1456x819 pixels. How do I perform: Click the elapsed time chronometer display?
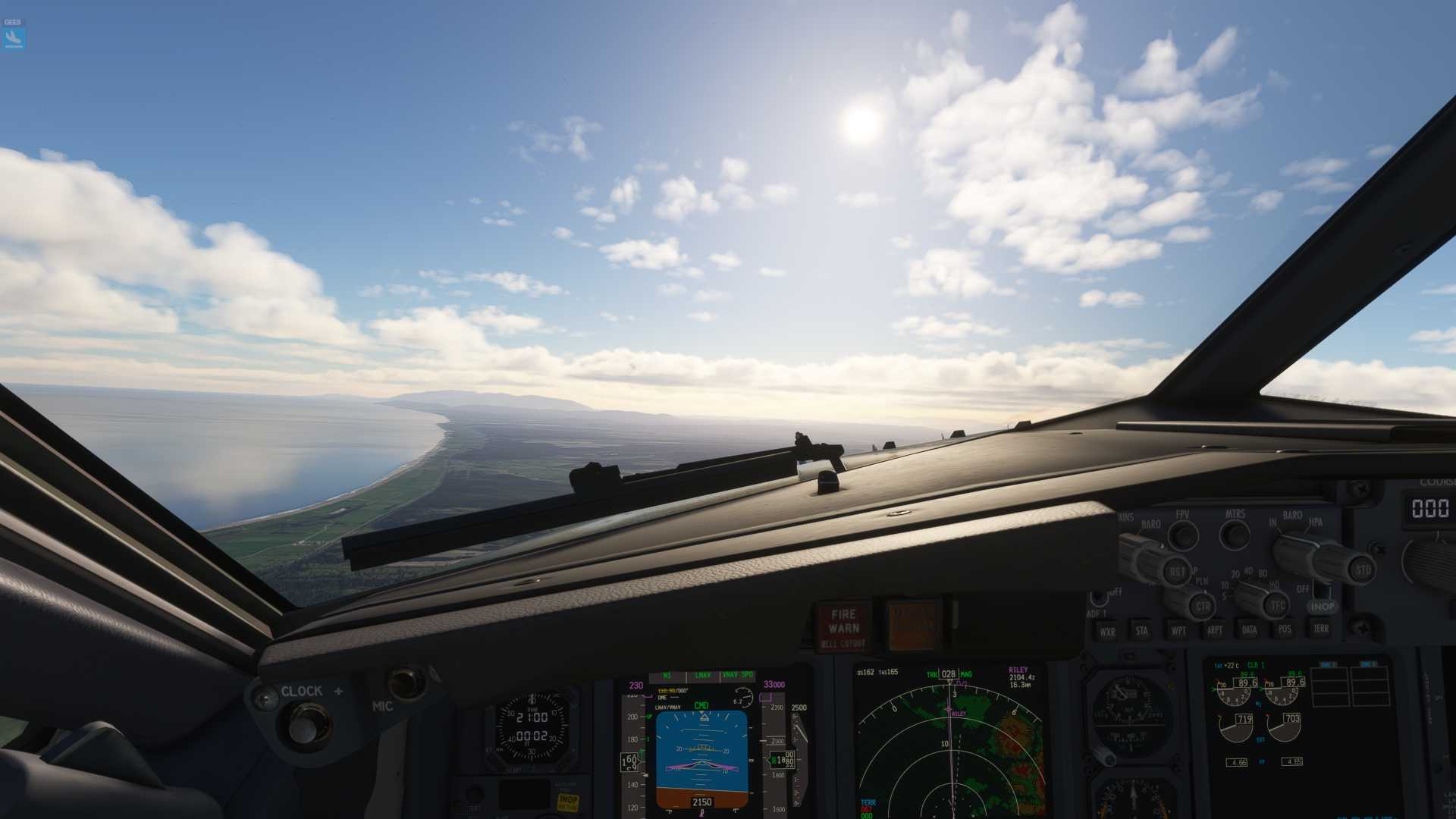533,737
